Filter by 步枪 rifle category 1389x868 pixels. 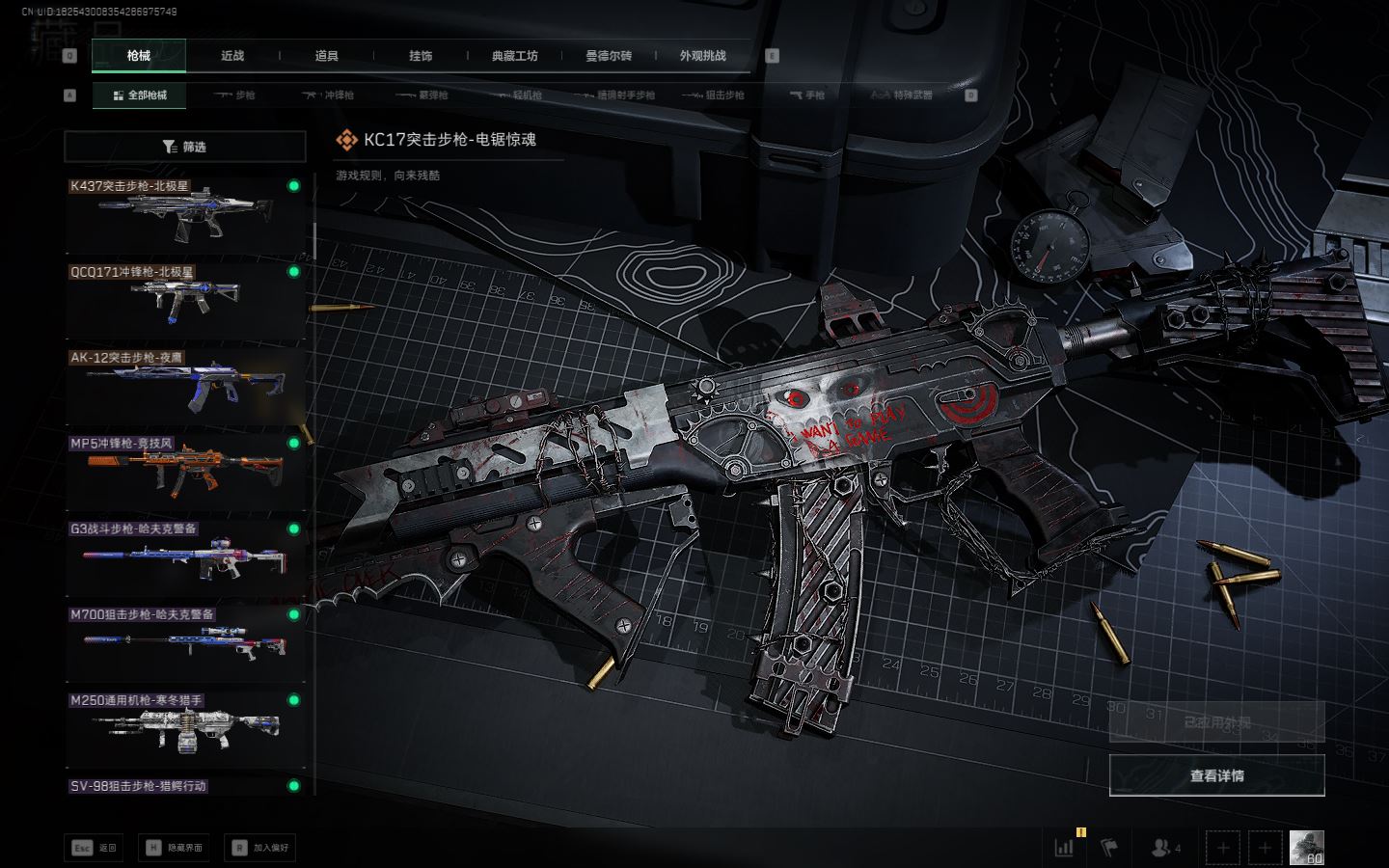click(x=234, y=95)
